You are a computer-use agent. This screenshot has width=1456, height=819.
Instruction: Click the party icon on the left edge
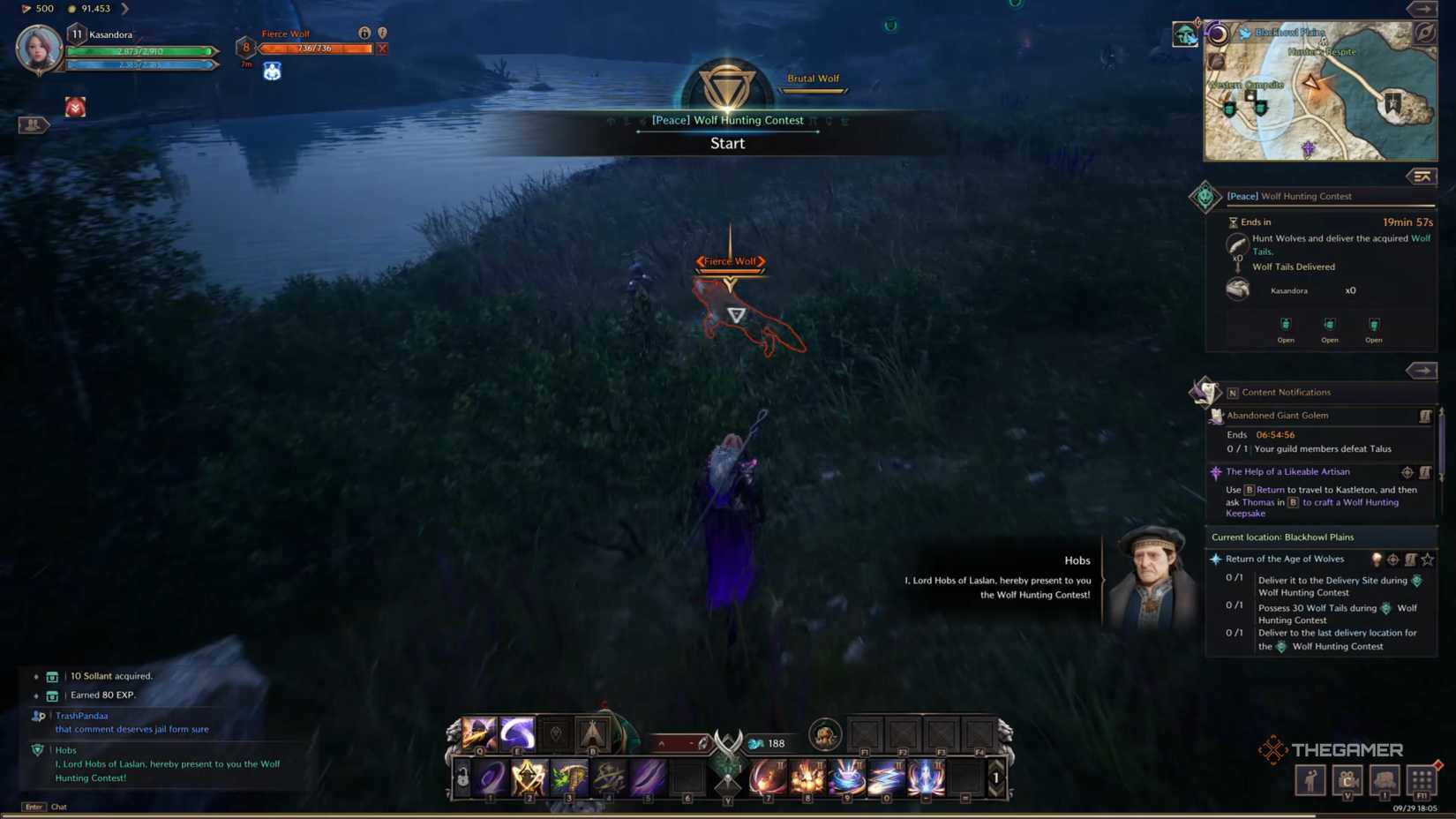[34, 124]
